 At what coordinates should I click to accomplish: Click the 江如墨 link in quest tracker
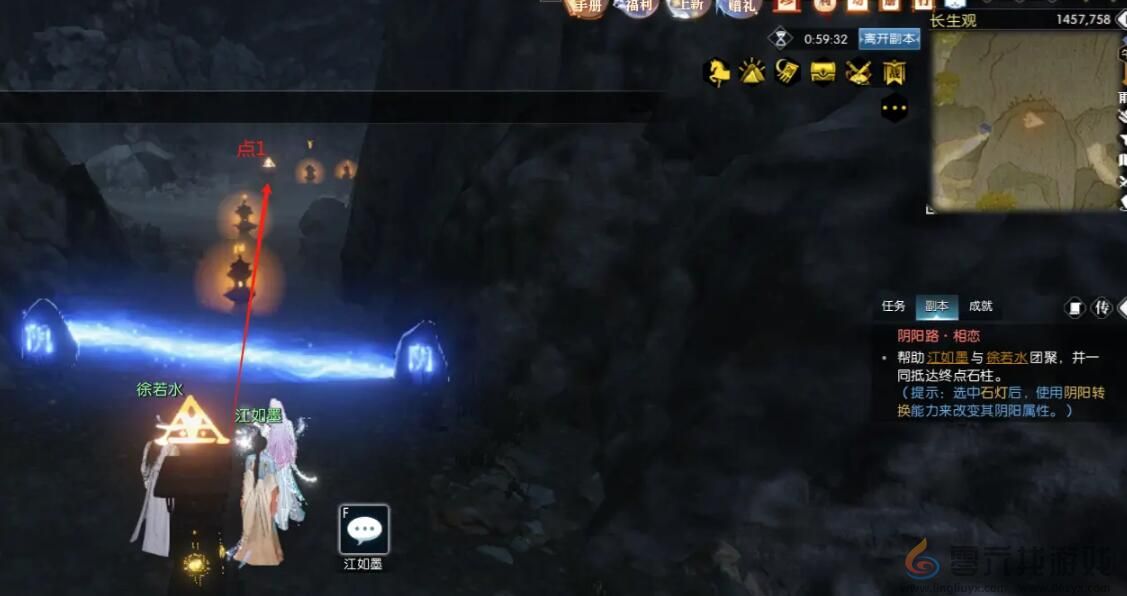(947, 357)
